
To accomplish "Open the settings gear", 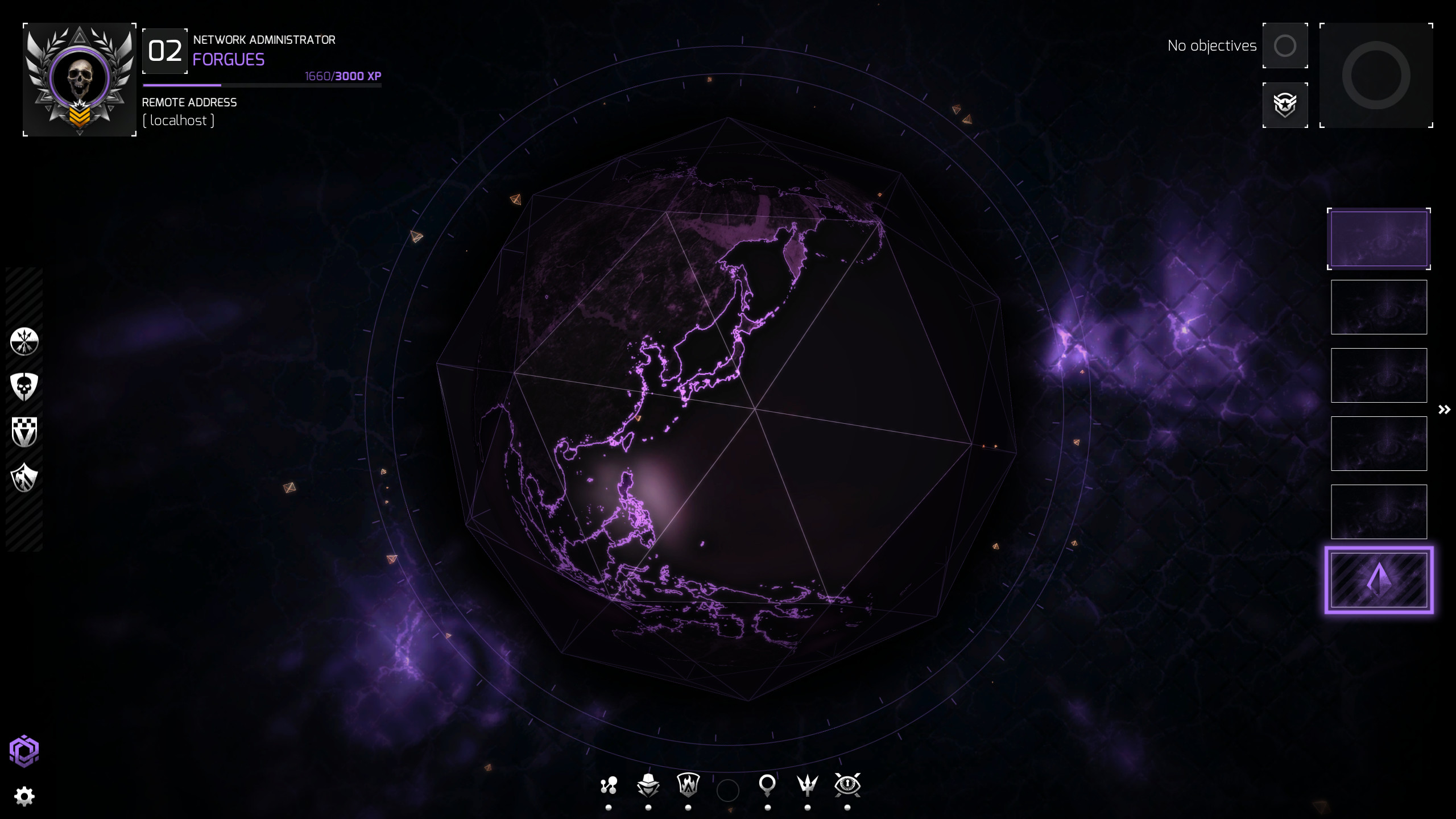I will pyautogui.click(x=25, y=796).
